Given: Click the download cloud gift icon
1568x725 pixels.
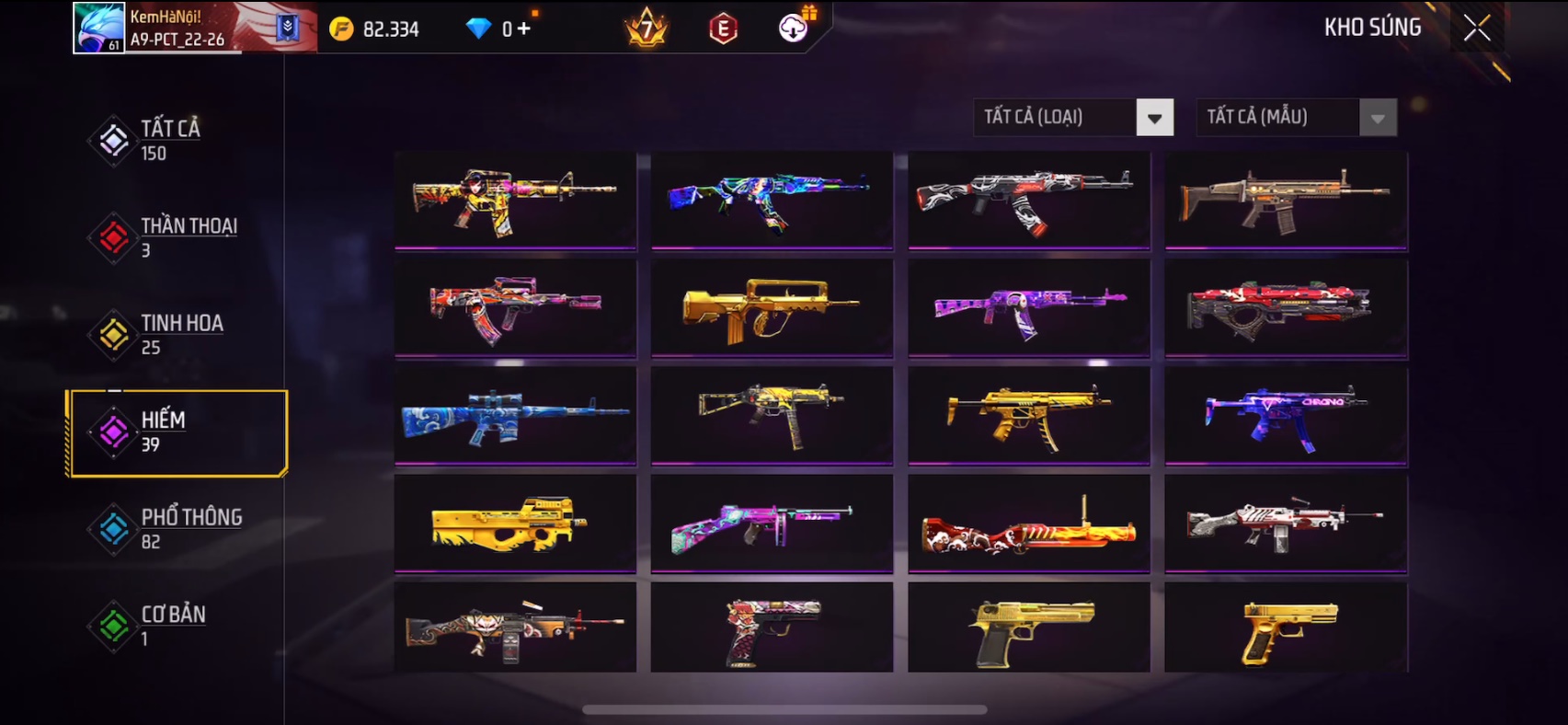Looking at the screenshot, I should coord(793,28).
